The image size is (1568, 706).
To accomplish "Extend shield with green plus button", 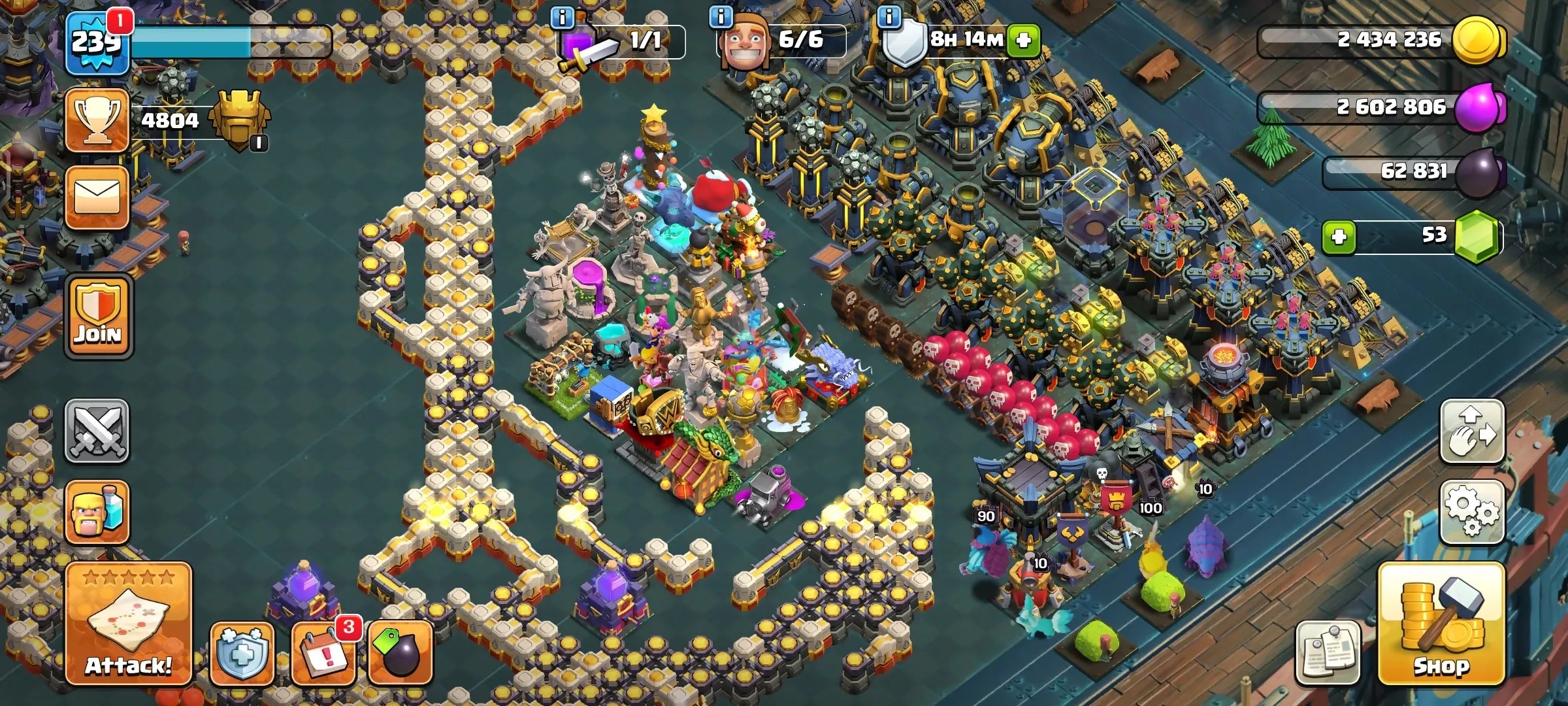I will point(1023,41).
